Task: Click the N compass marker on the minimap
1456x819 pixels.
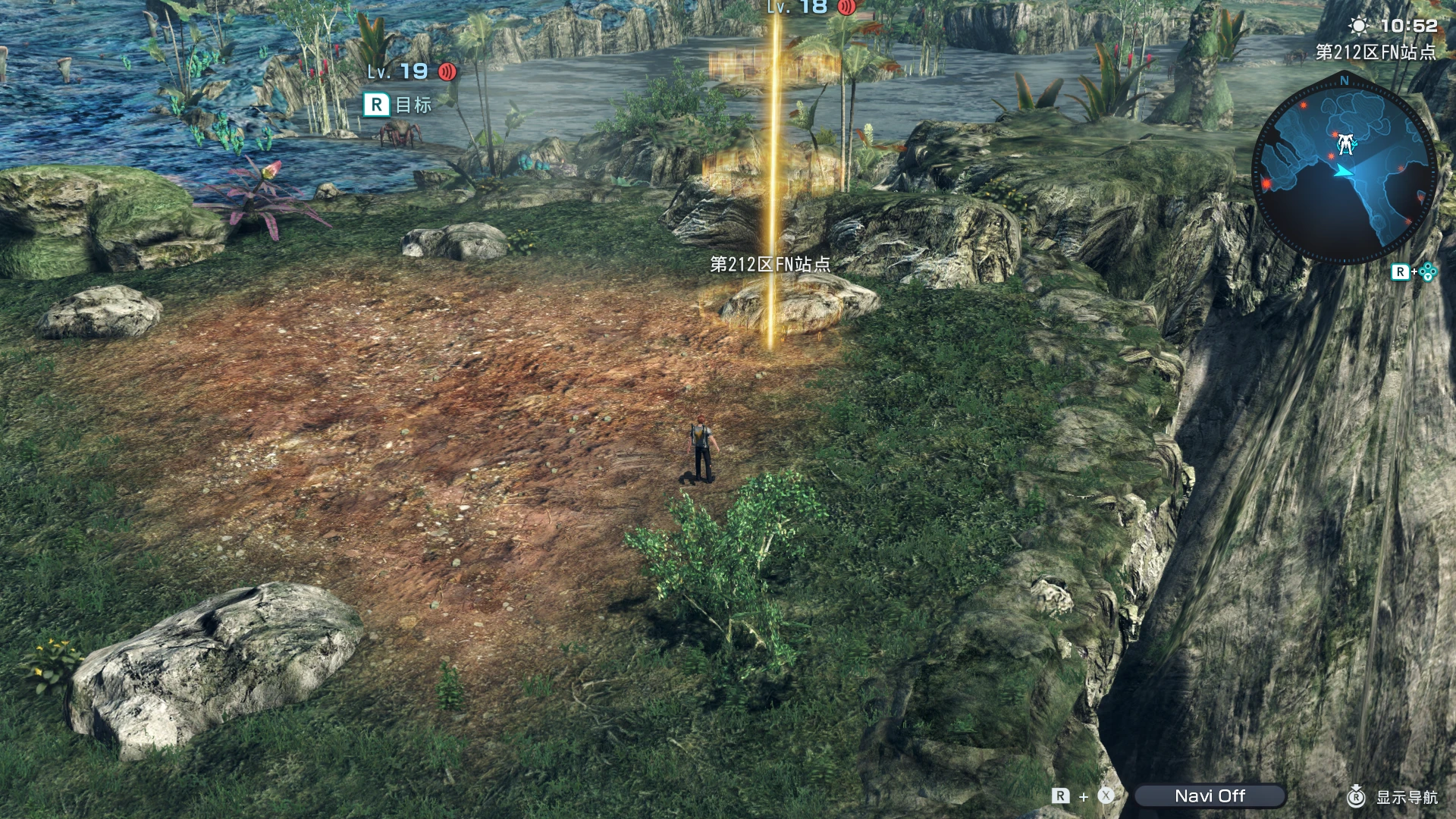Action: 1345,80
